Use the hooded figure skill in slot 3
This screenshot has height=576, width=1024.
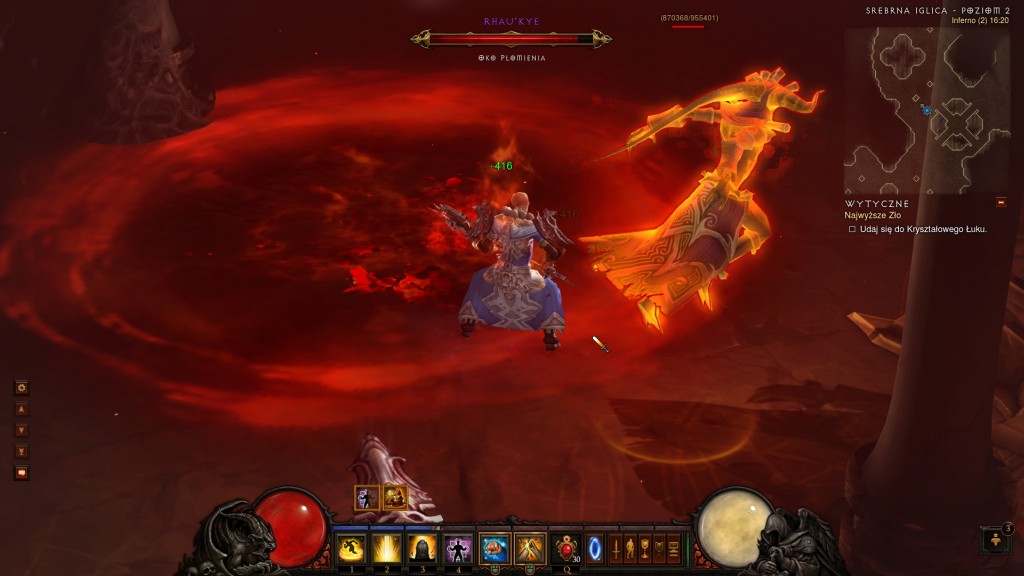point(422,548)
